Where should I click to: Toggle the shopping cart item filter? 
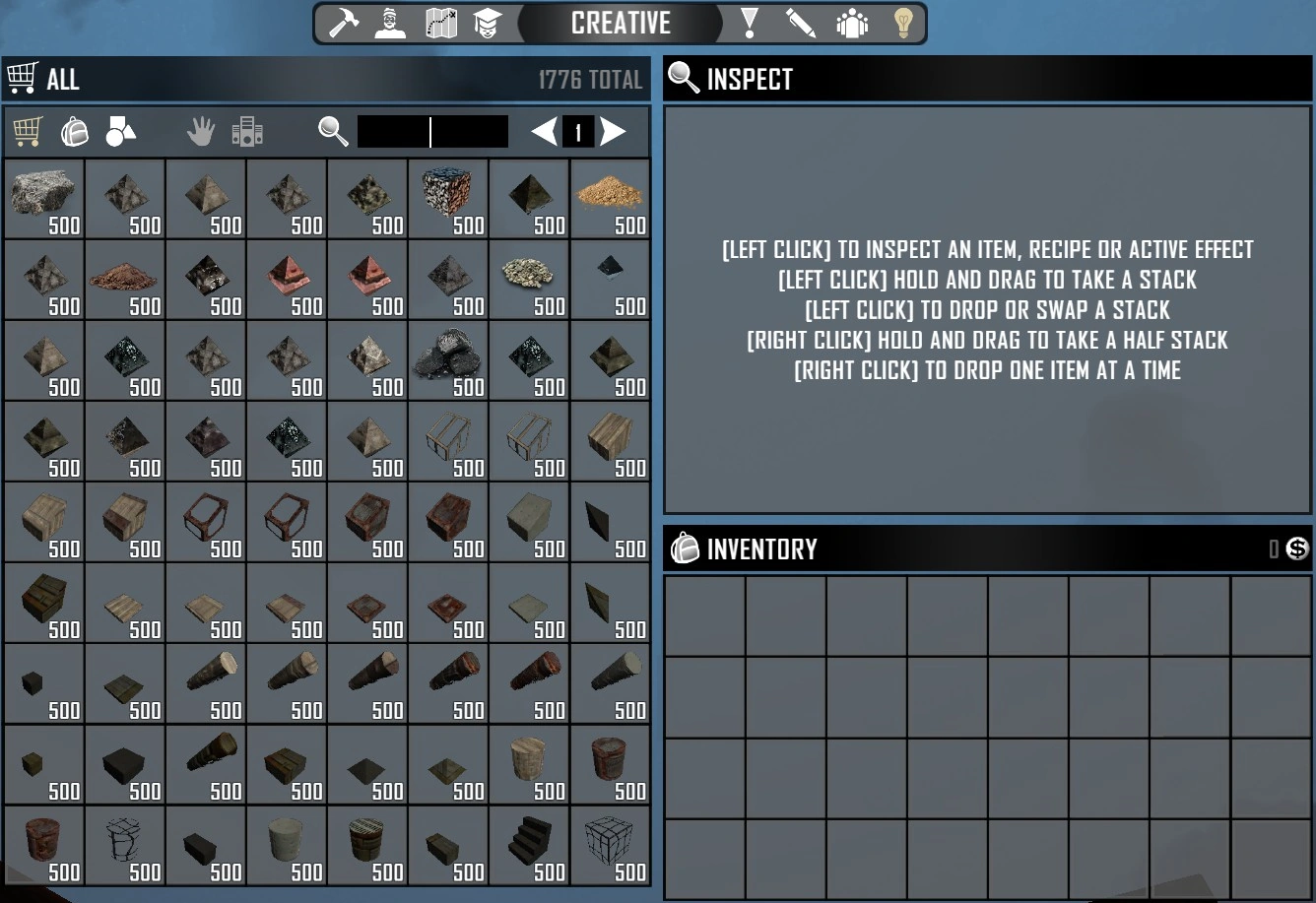click(27, 130)
